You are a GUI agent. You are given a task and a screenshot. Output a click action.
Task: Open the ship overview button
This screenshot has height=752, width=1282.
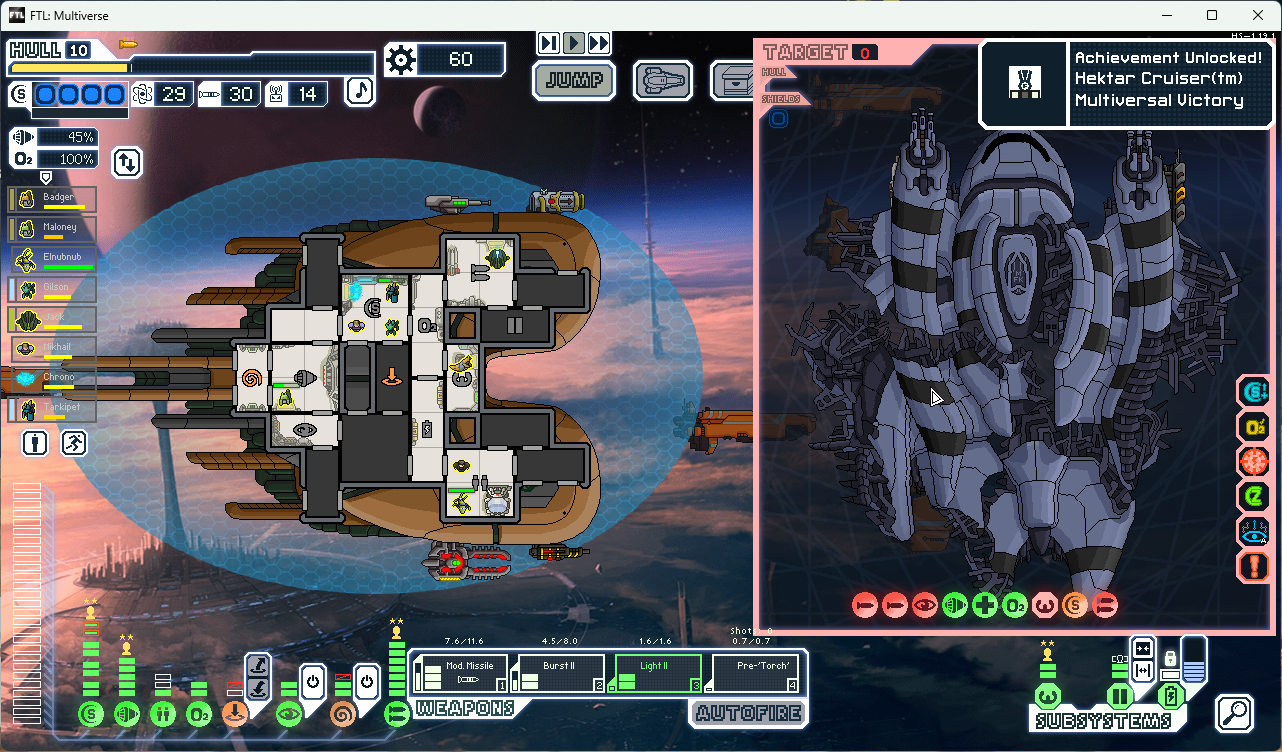665,80
